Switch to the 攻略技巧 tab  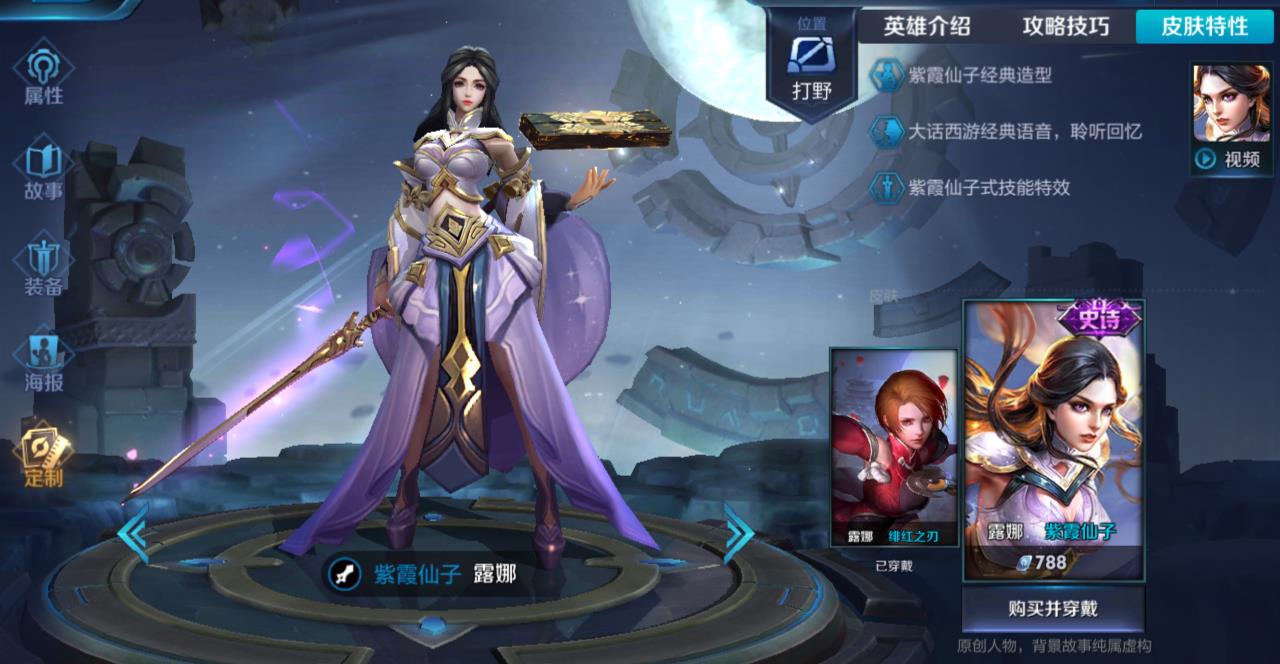1066,26
